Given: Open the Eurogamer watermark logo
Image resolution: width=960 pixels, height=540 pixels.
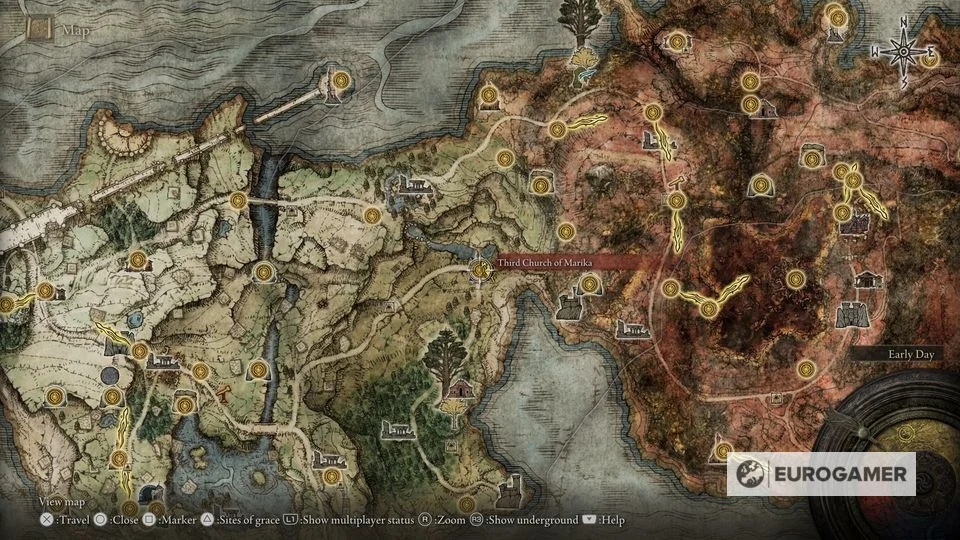Looking at the screenshot, I should coord(821,473).
